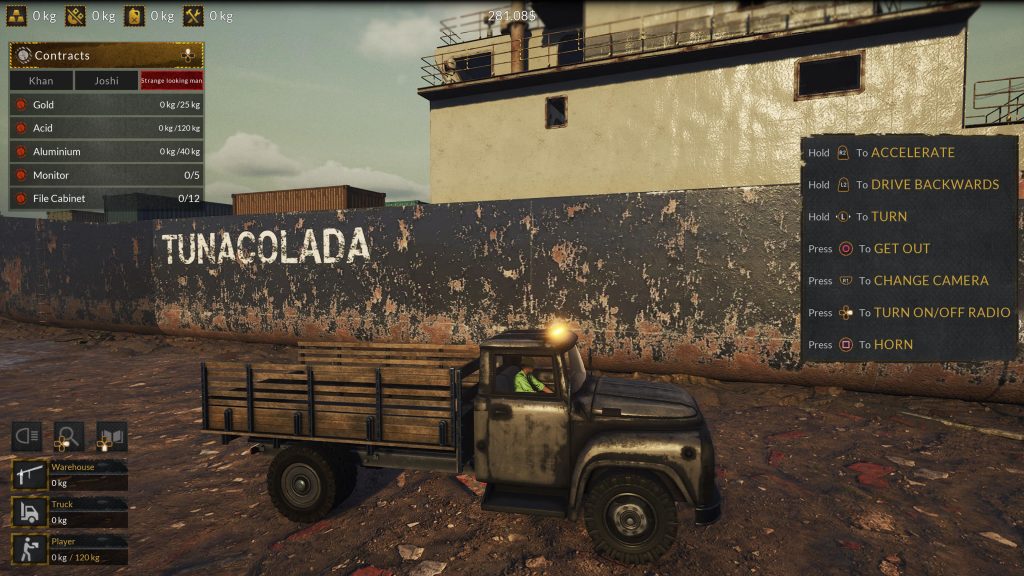
Task: Choose the Acid contract row
Action: [x=106, y=128]
